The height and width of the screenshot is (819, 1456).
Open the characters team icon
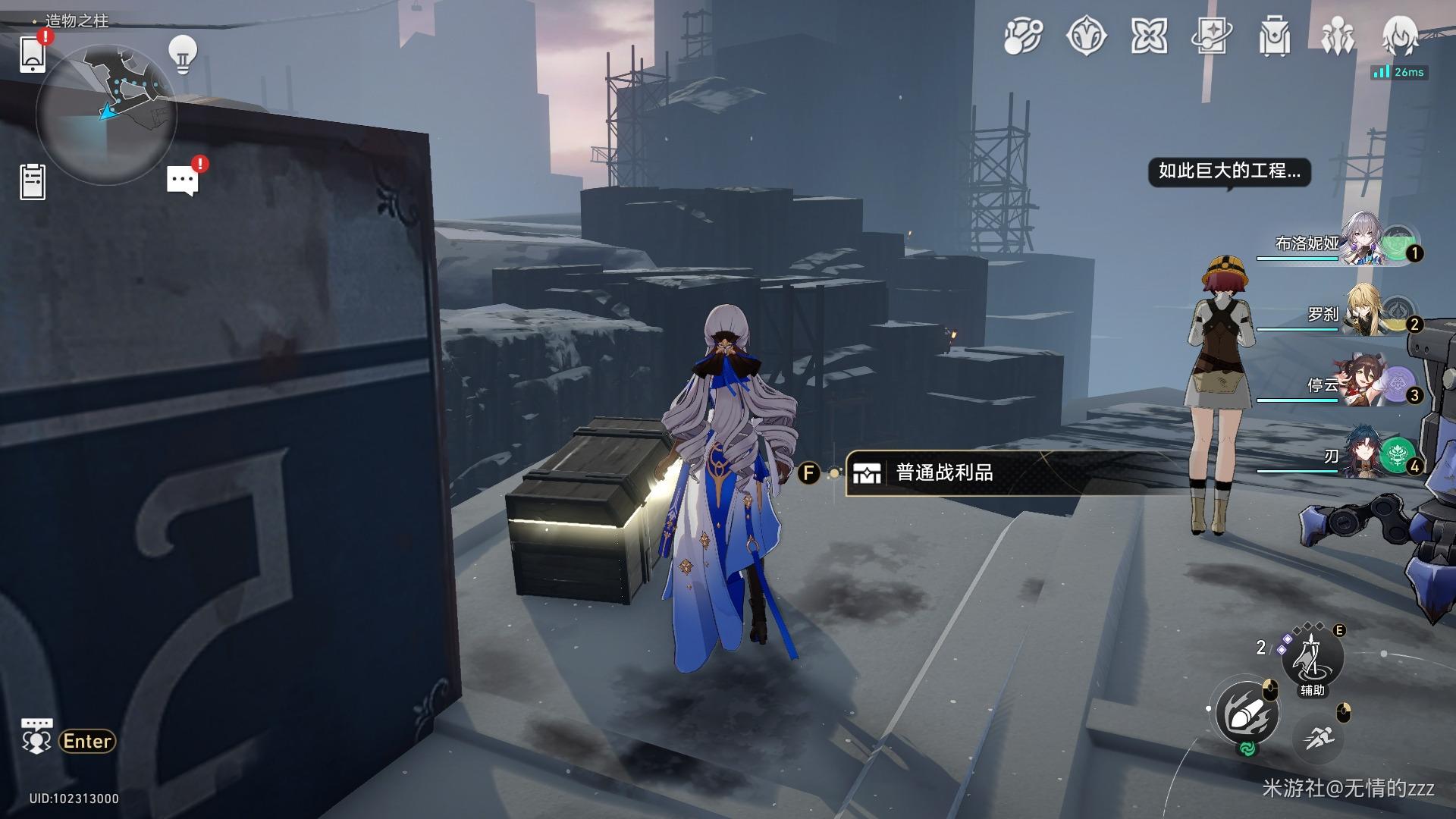pos(1338,36)
